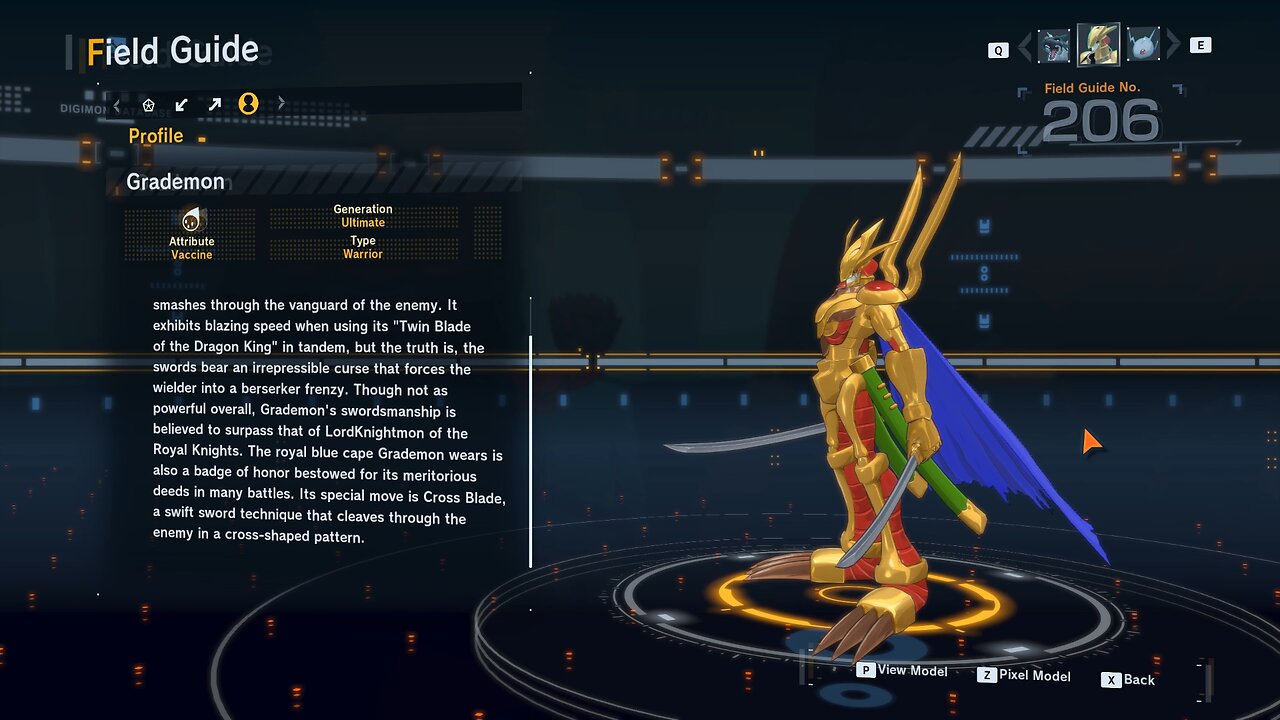This screenshot has width=1280, height=720.
Task: Select the previous Digimon thumbnail with blue dragon
Action: tap(1054, 46)
